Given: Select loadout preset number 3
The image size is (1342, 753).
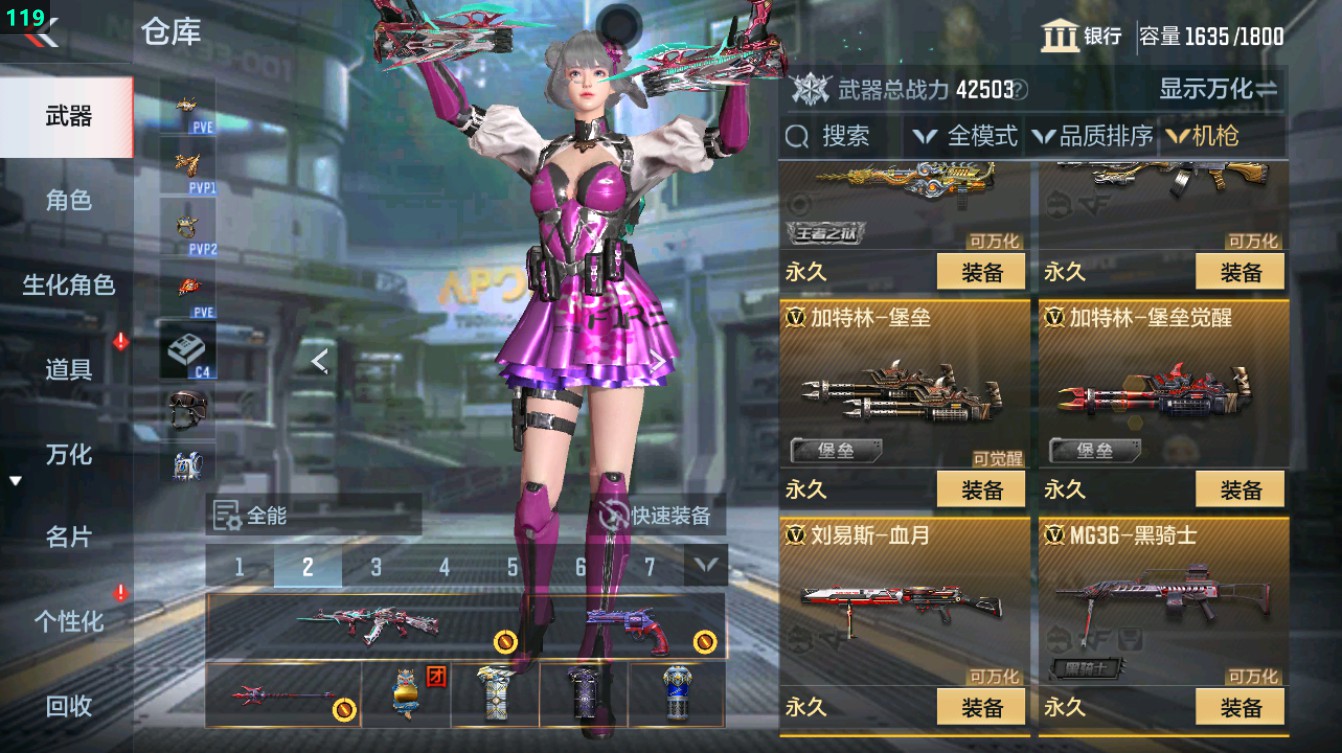Looking at the screenshot, I should coord(375,565).
